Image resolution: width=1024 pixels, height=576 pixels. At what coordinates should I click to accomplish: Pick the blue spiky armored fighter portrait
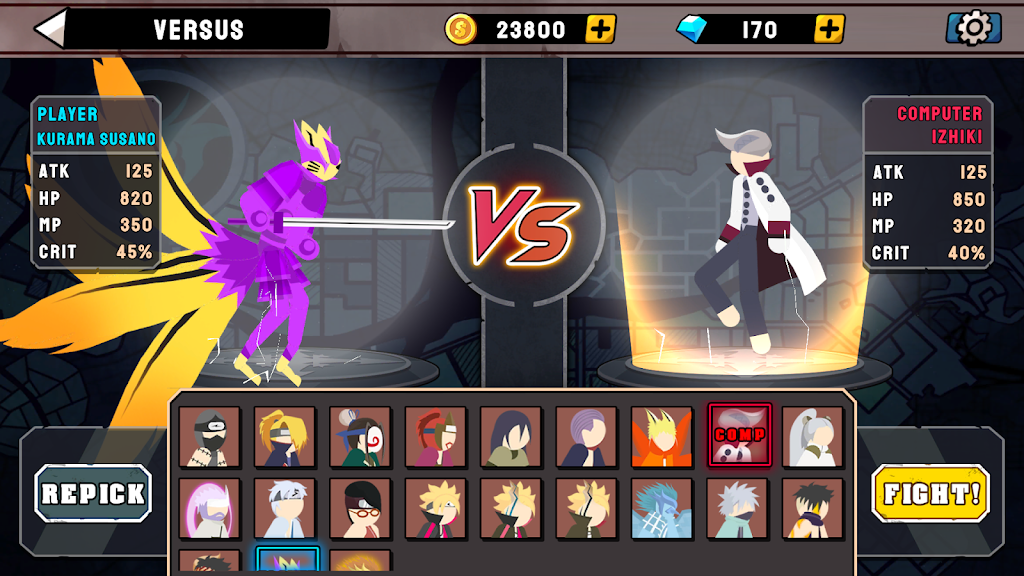tap(661, 509)
